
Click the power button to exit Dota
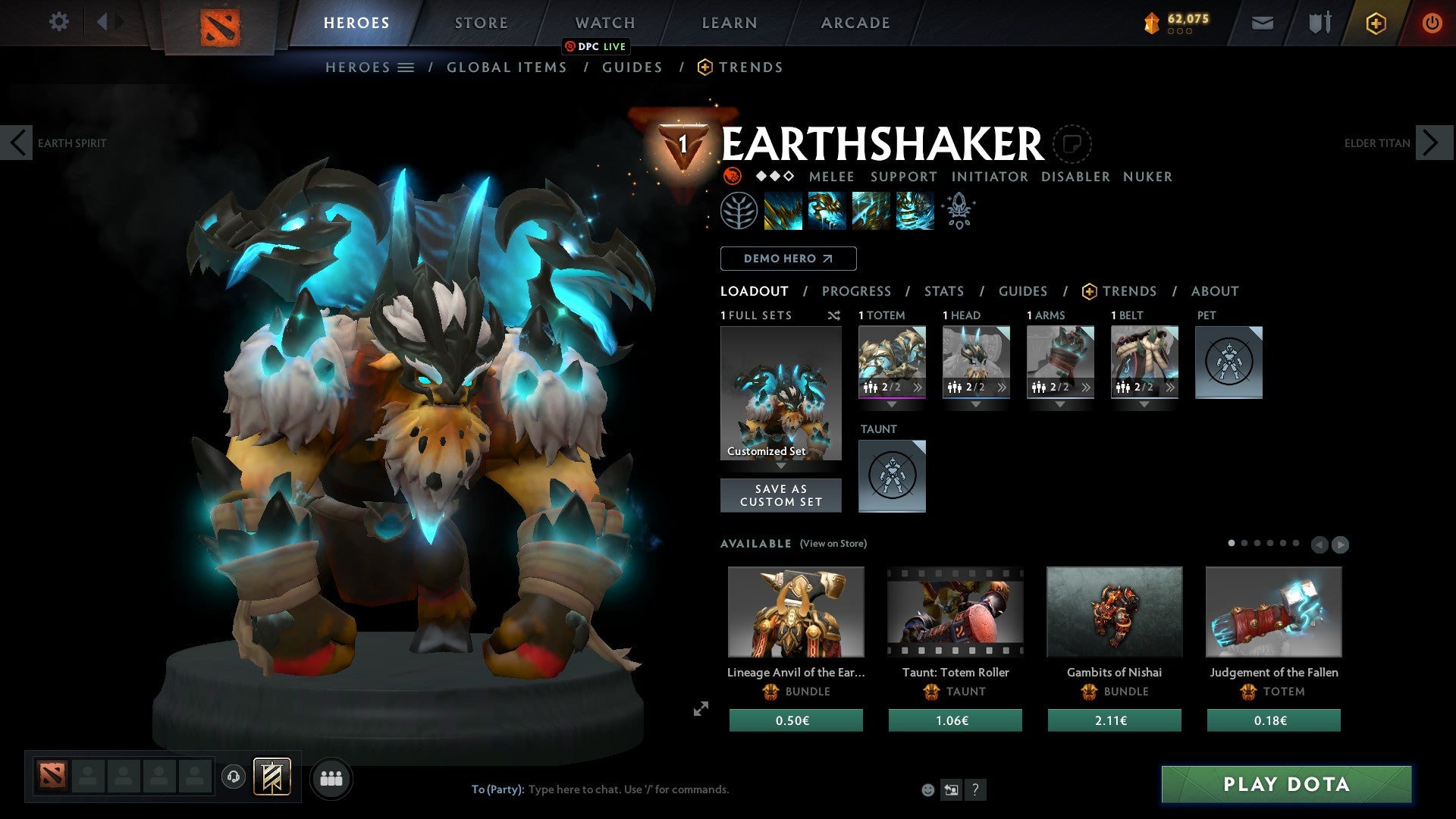(1432, 23)
